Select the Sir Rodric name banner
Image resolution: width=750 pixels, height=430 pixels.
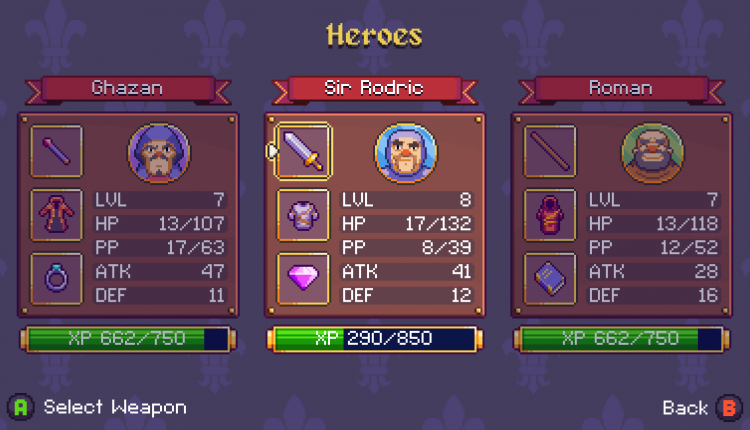click(374, 88)
